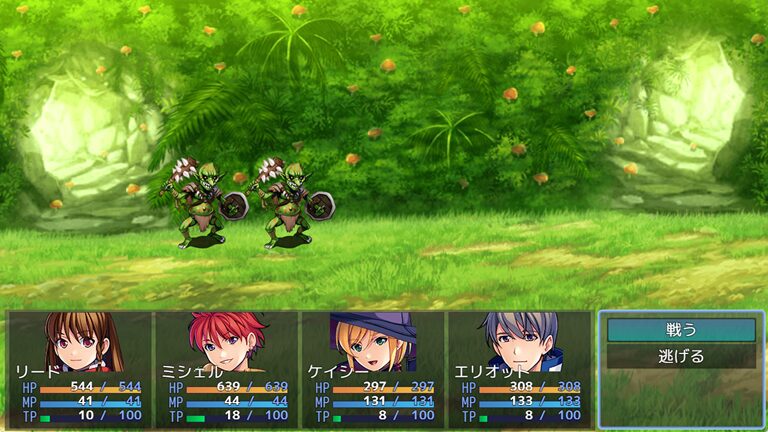Choose エリオット's party status panel
Image resolution: width=768 pixels, height=432 pixels.
[x=518, y=369]
